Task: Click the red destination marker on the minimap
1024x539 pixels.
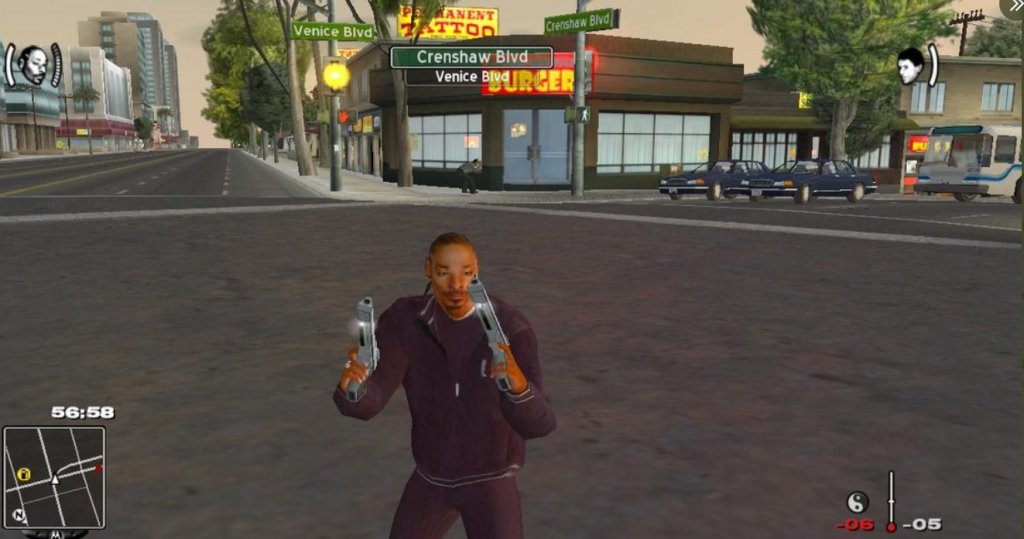Action: click(98, 467)
